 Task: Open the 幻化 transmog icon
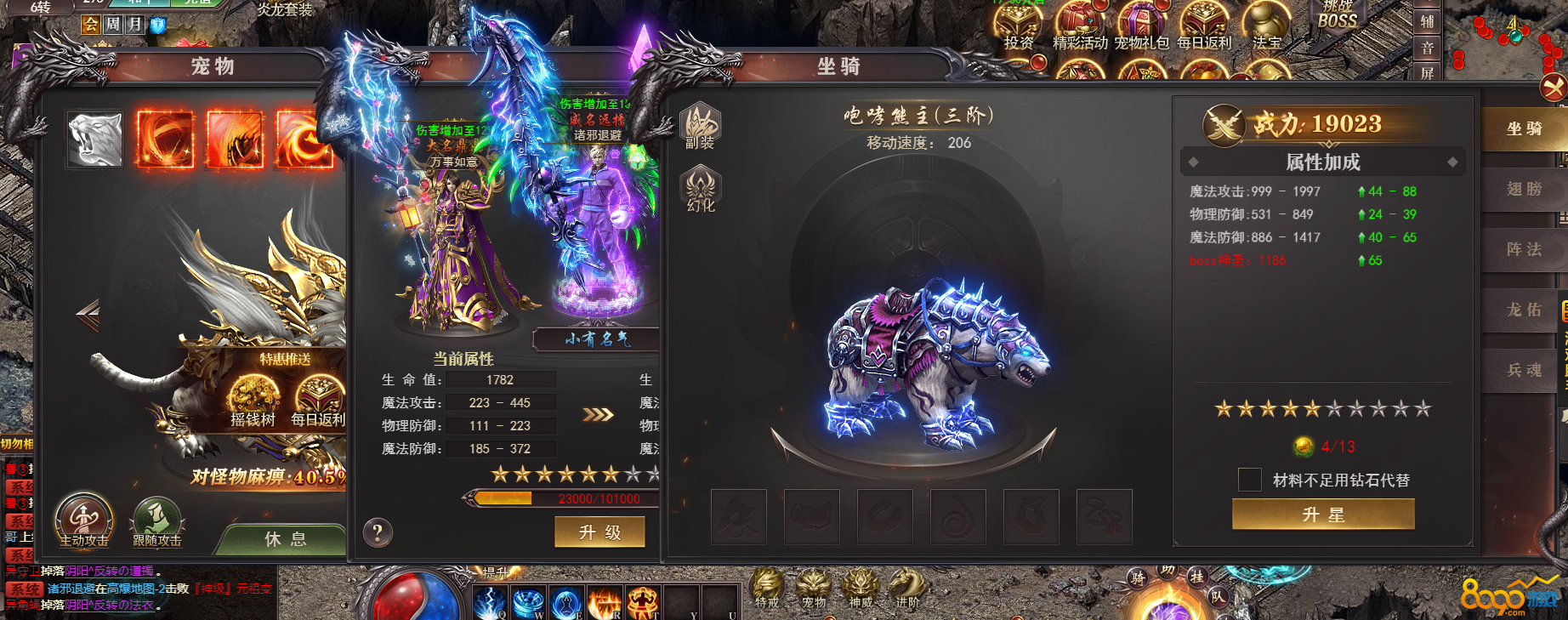click(x=701, y=189)
